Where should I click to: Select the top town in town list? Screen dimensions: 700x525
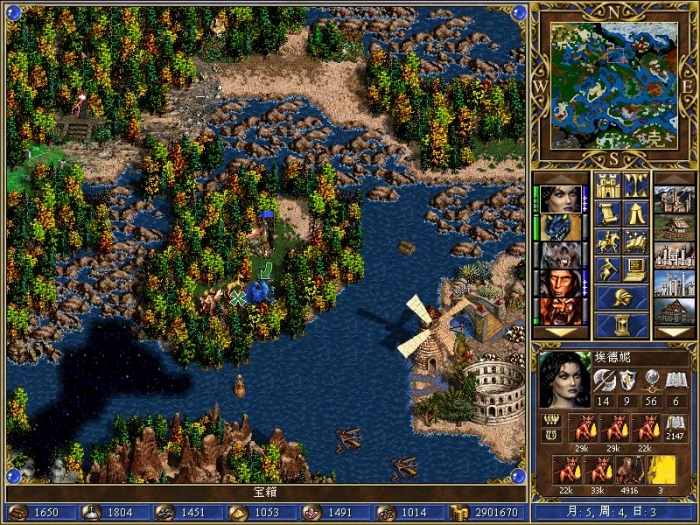pos(673,199)
